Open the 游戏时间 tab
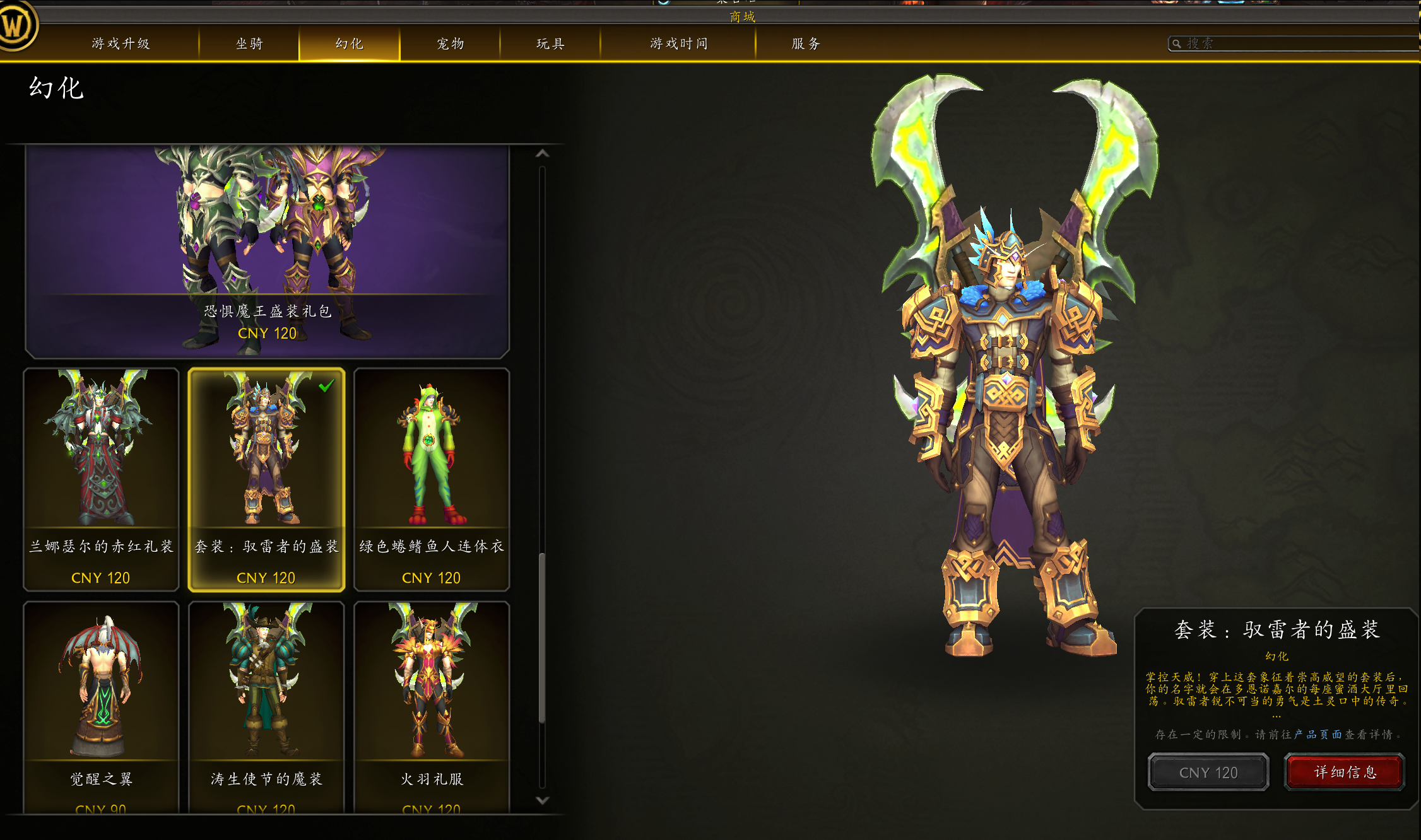The width and height of the screenshot is (1421, 840). pyautogui.click(x=678, y=44)
